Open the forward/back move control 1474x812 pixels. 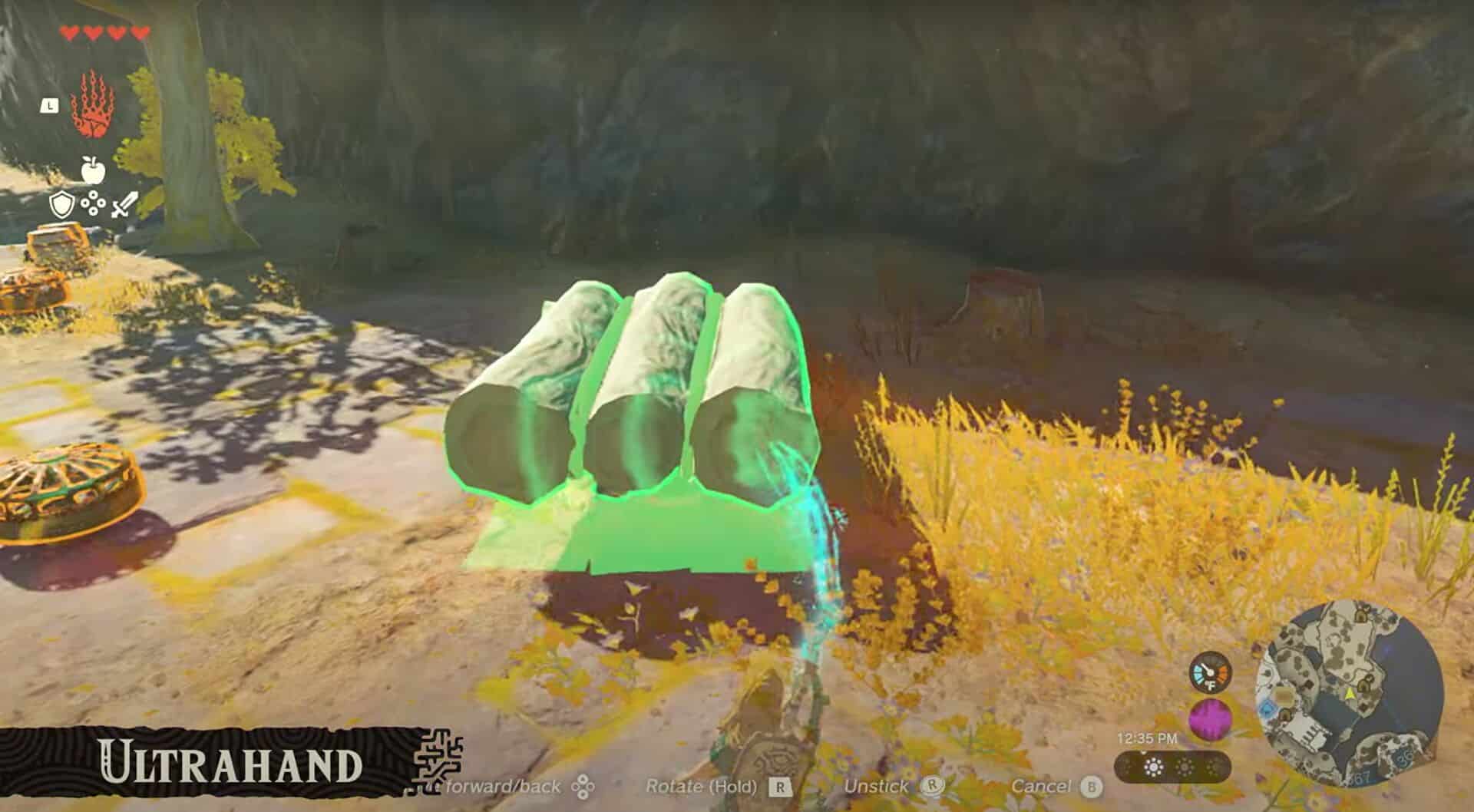(x=504, y=787)
